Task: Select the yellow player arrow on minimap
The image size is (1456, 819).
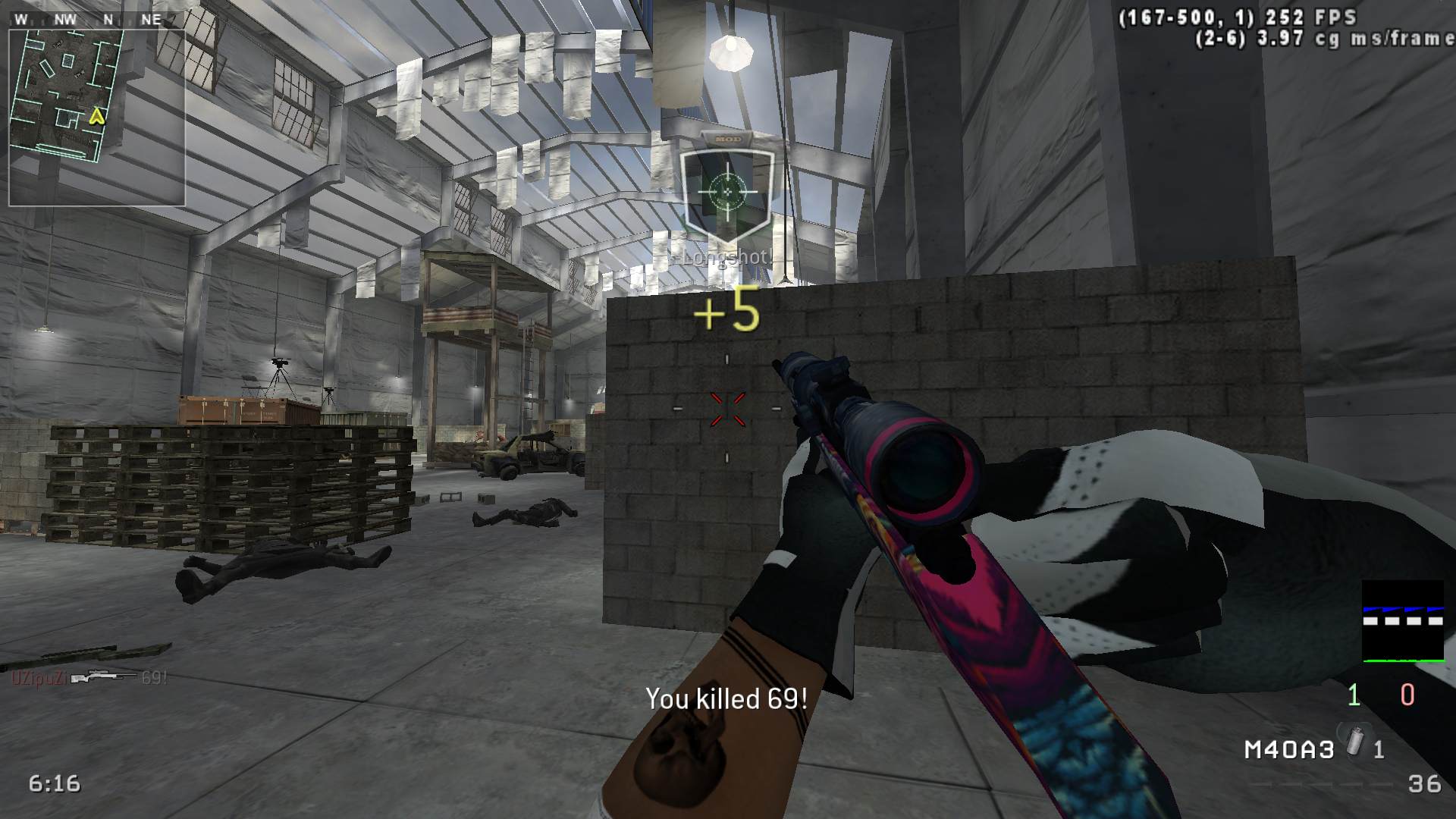Action: click(96, 116)
